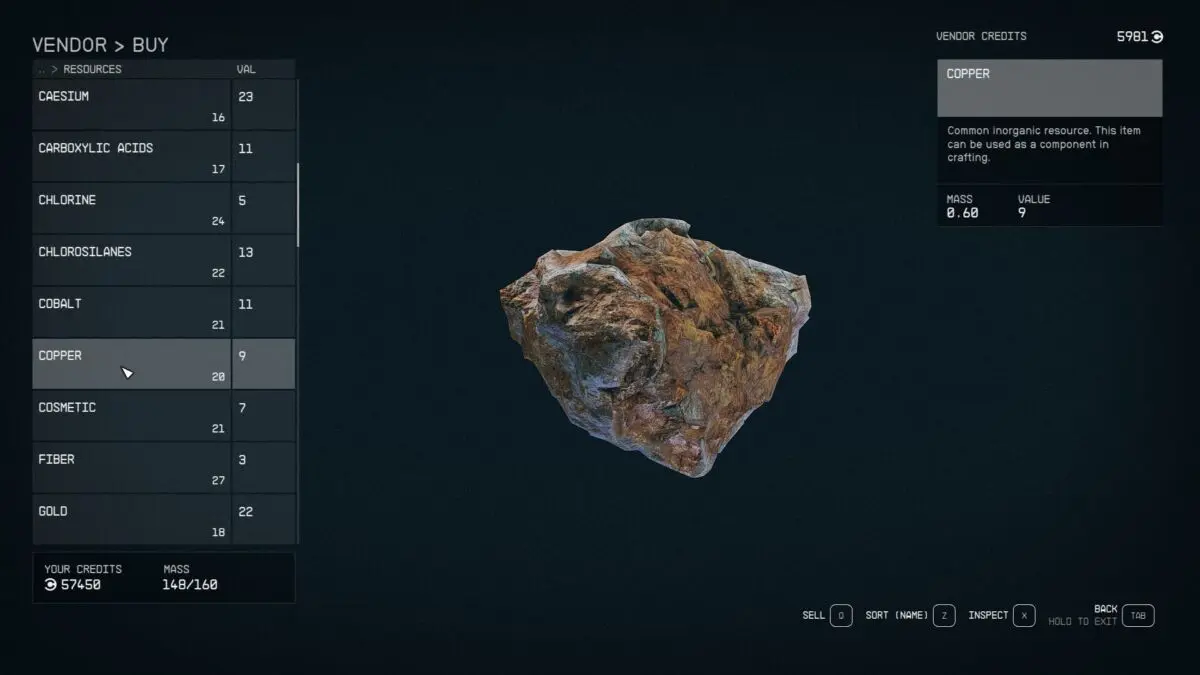The height and width of the screenshot is (675, 1200).
Task: Go Back from the vendor menu
Action: (1137, 616)
